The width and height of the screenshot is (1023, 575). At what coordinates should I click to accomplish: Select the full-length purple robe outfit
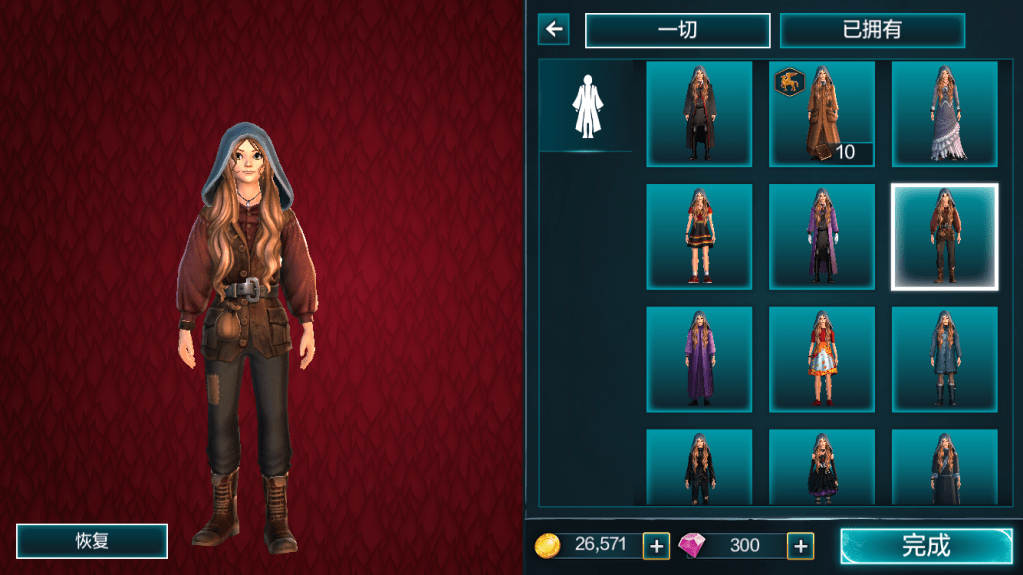(699, 360)
